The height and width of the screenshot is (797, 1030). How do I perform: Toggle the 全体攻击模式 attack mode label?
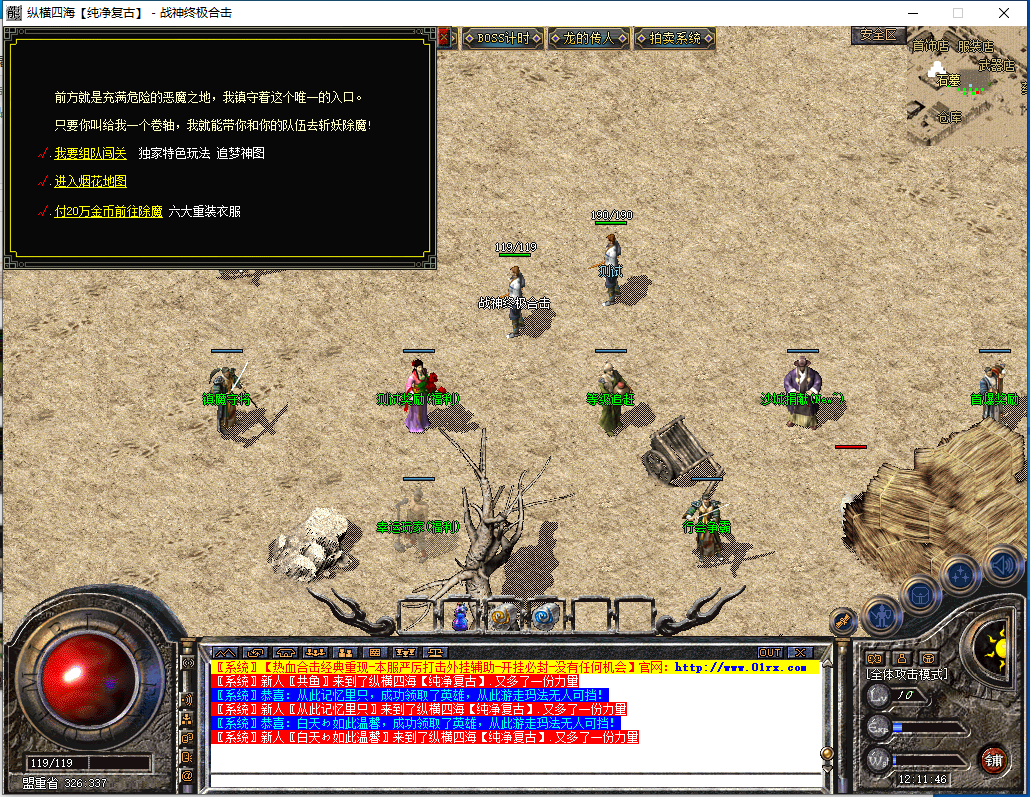coord(906,675)
